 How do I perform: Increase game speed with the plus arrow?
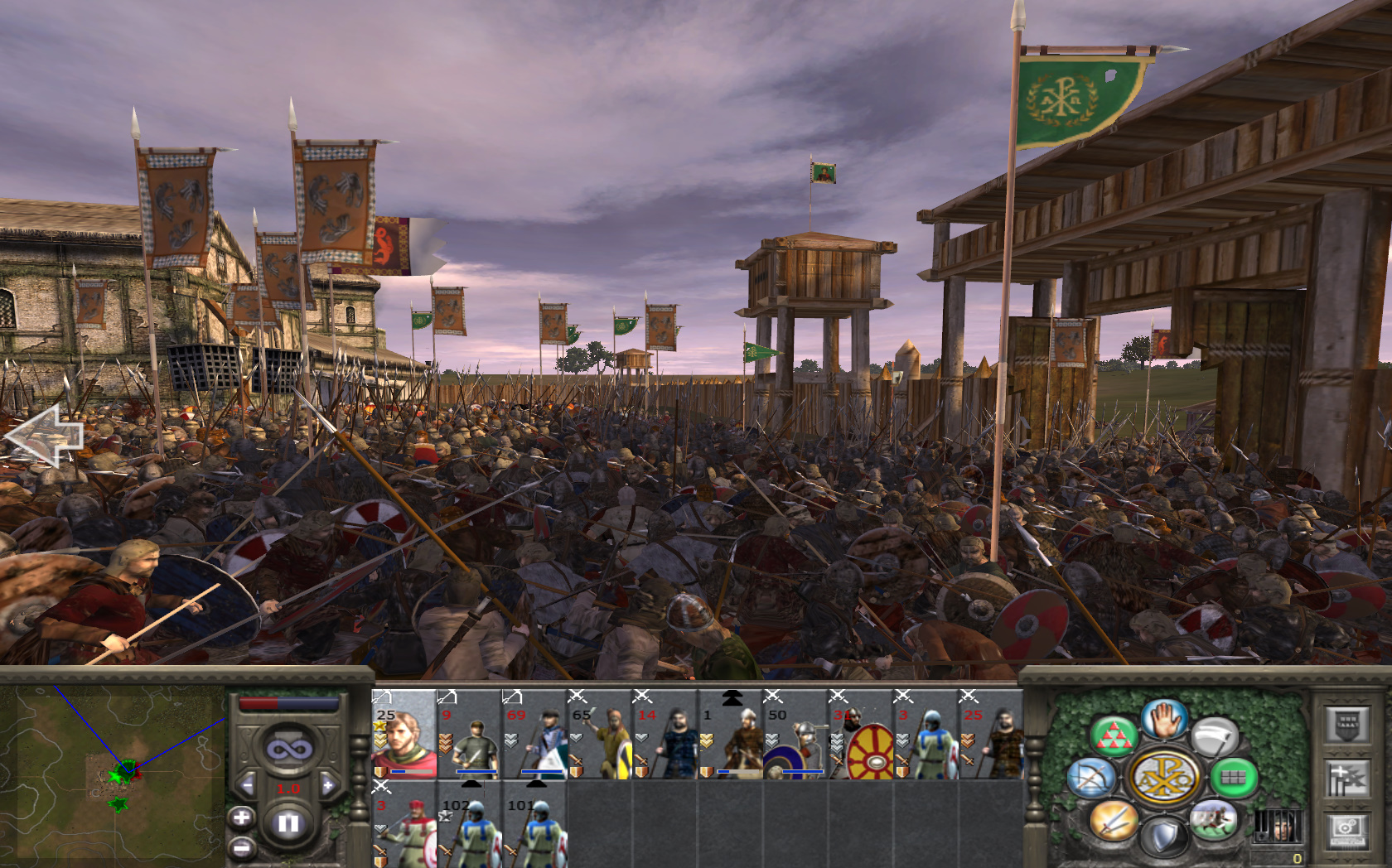click(328, 785)
